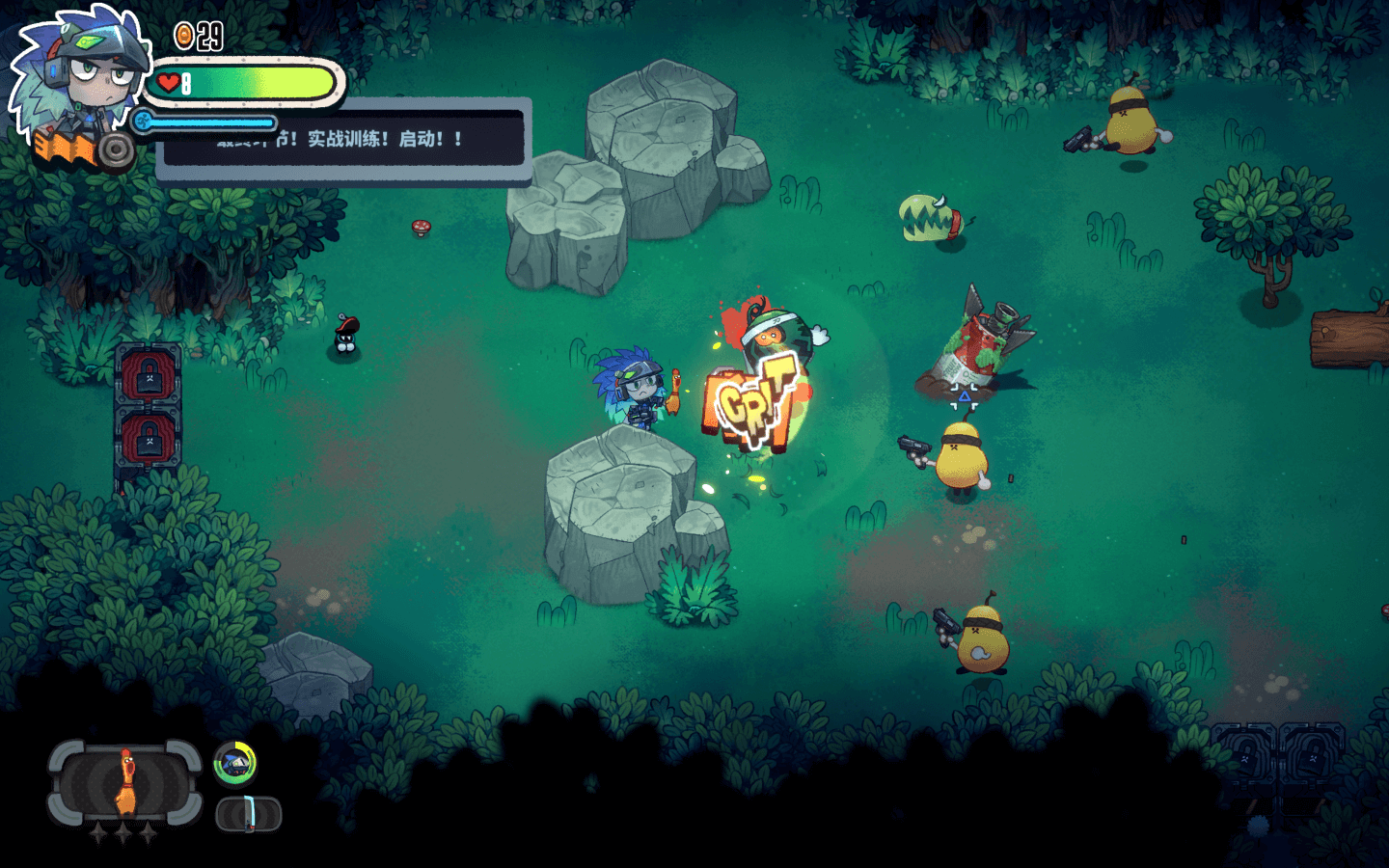Image resolution: width=1389 pixels, height=868 pixels.
Task: Switch to the secondary blade weapon slot
Action: [248, 814]
